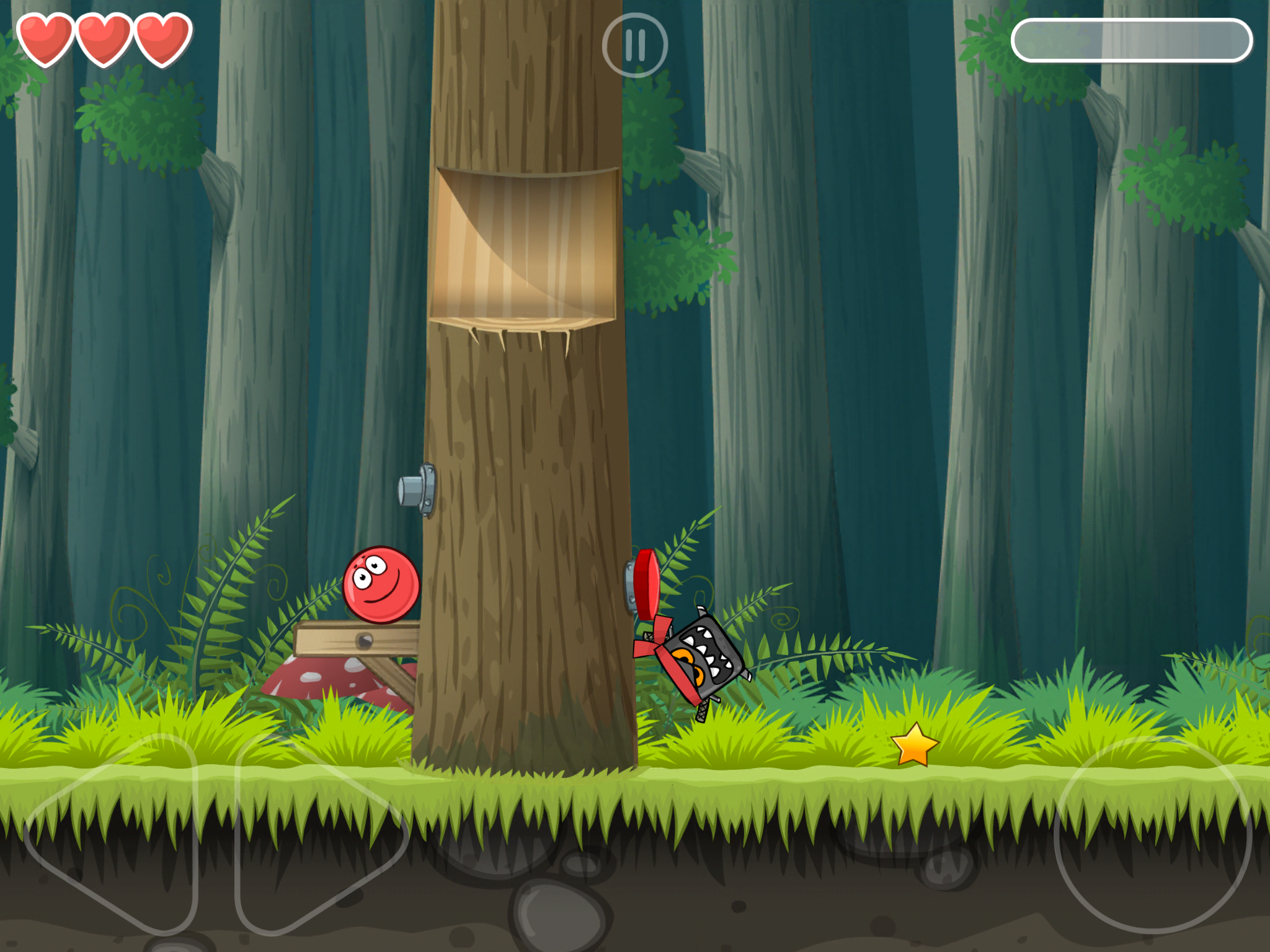
Task: Tap the left arrow movement control
Action: [118, 834]
